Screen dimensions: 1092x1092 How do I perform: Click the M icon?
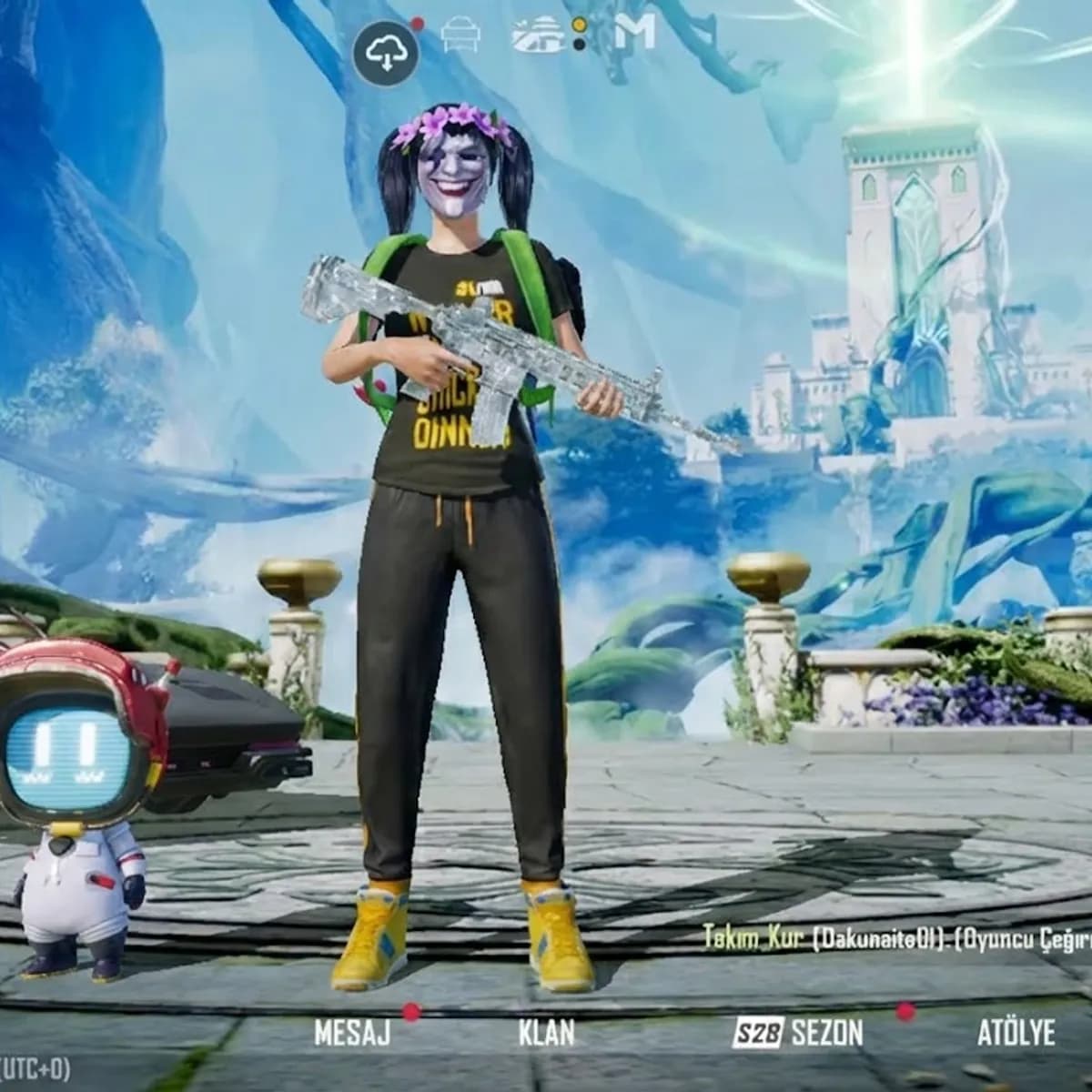(634, 34)
